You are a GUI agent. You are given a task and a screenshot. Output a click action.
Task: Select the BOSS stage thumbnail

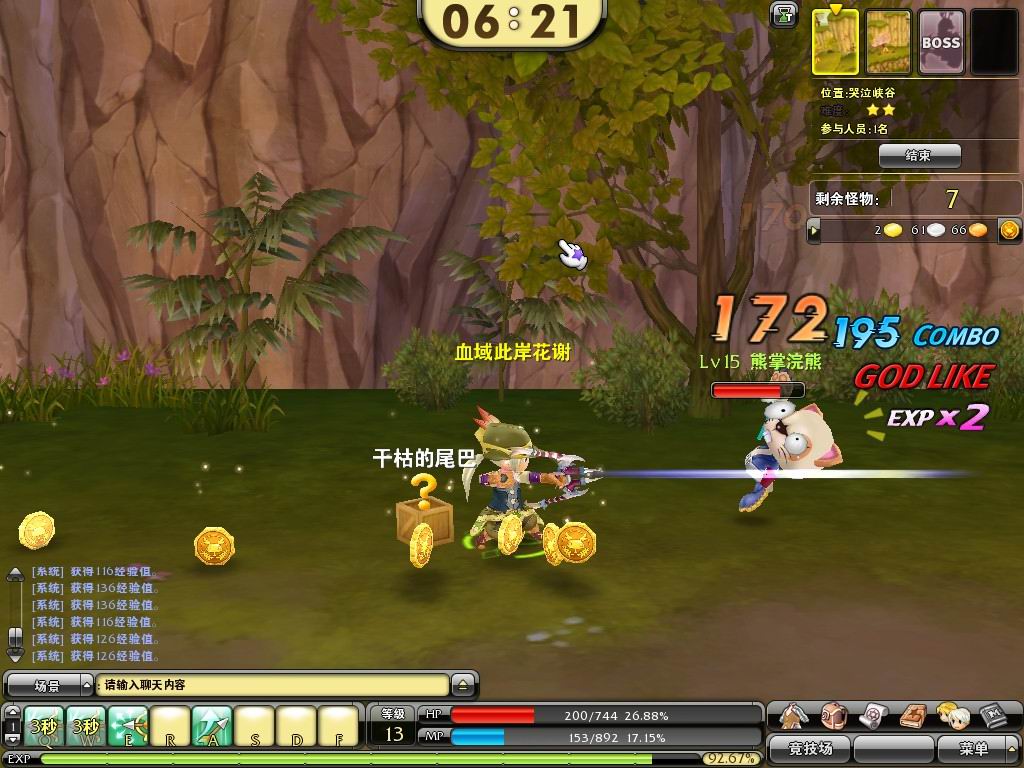pos(940,42)
